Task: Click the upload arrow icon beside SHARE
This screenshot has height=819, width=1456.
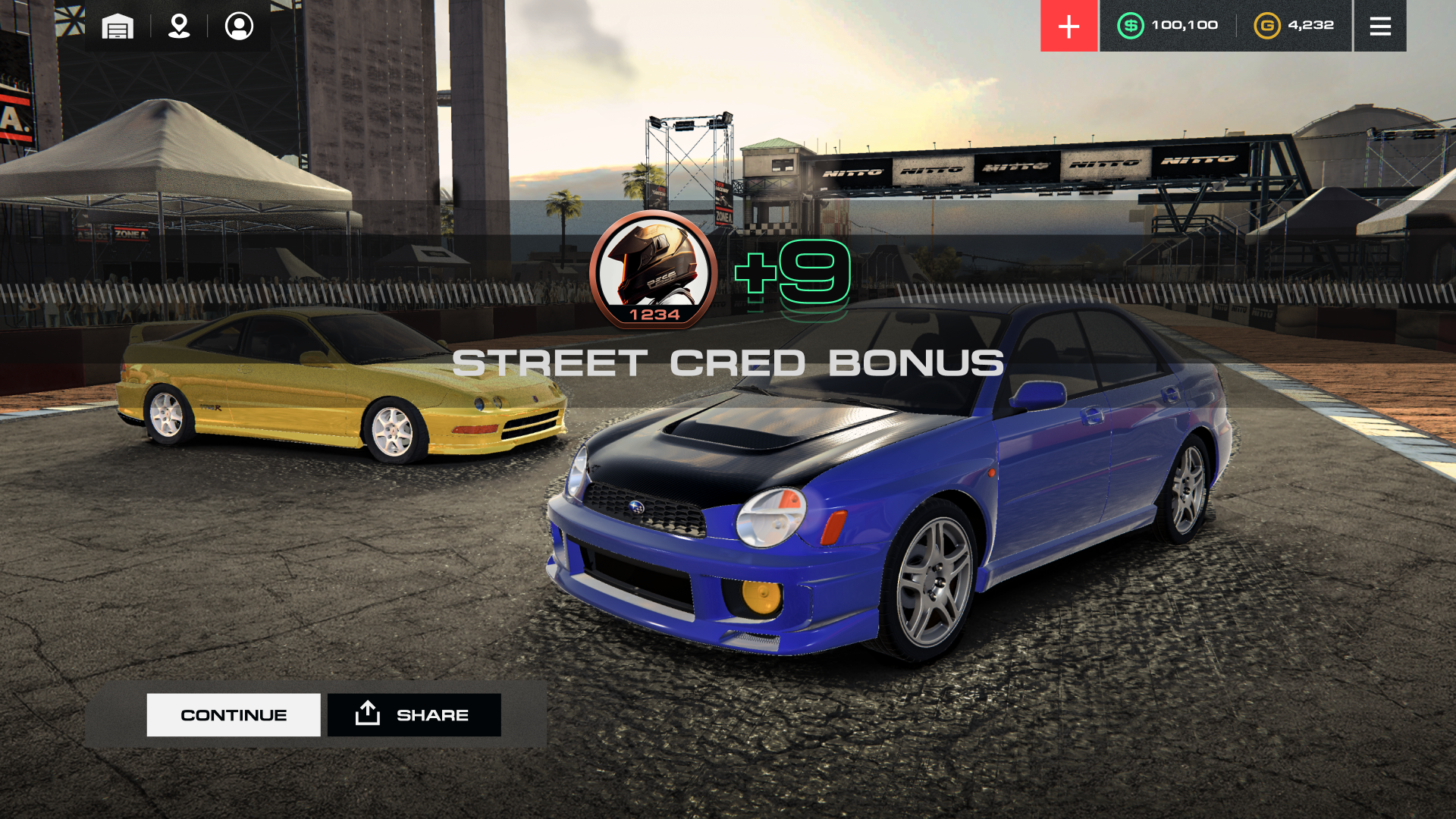Action: coord(367,714)
